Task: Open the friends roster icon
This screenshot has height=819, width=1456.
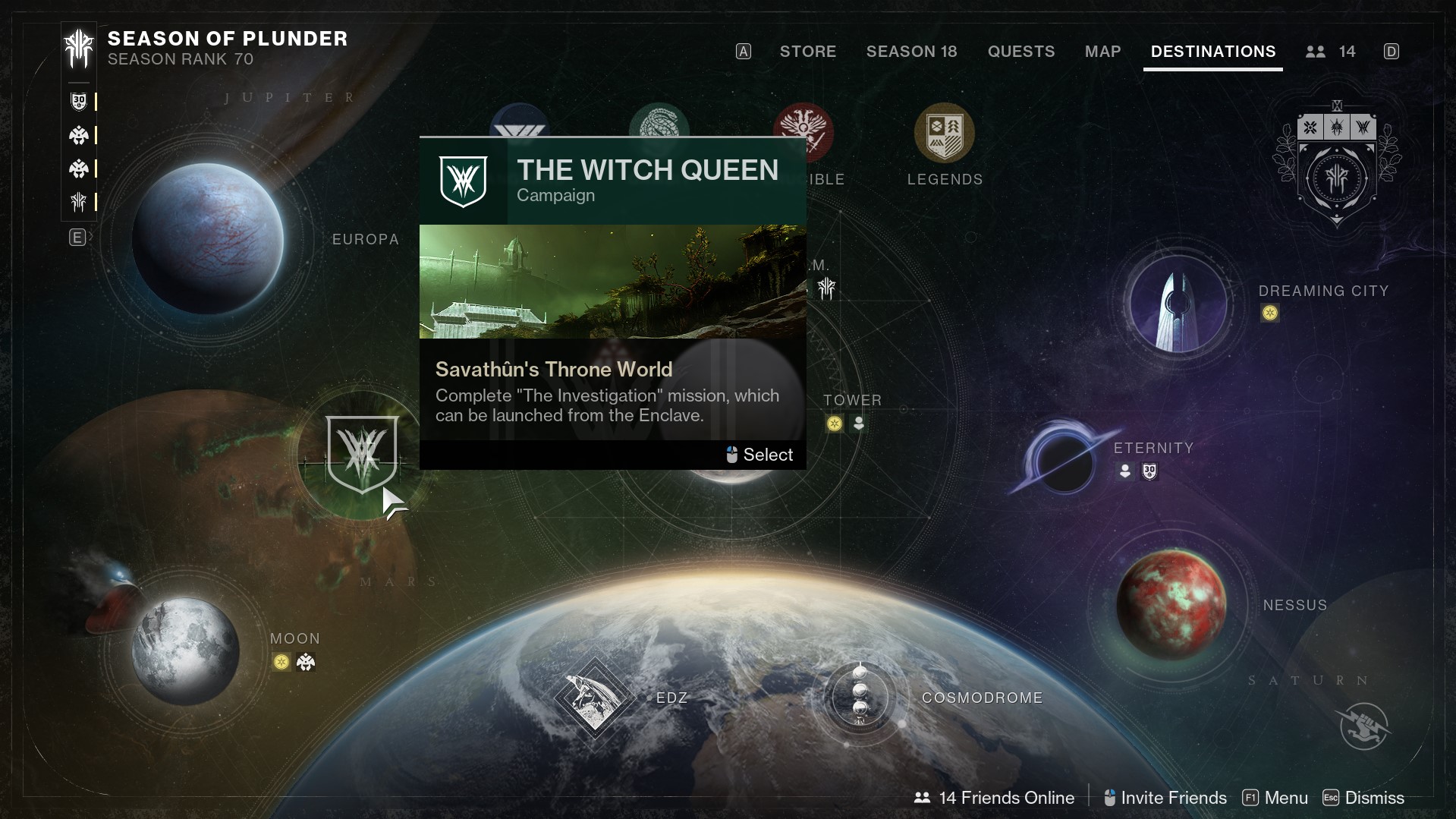Action: 1316,52
